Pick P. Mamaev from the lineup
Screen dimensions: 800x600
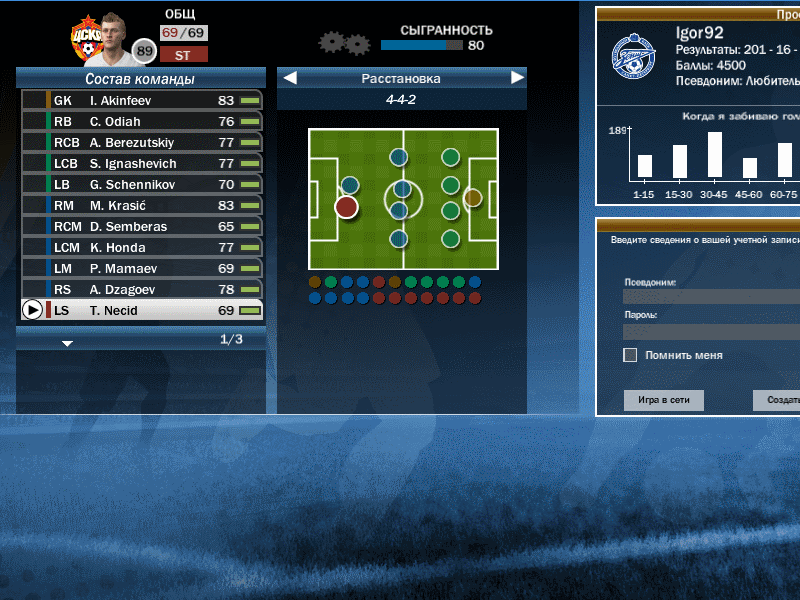[142, 269]
